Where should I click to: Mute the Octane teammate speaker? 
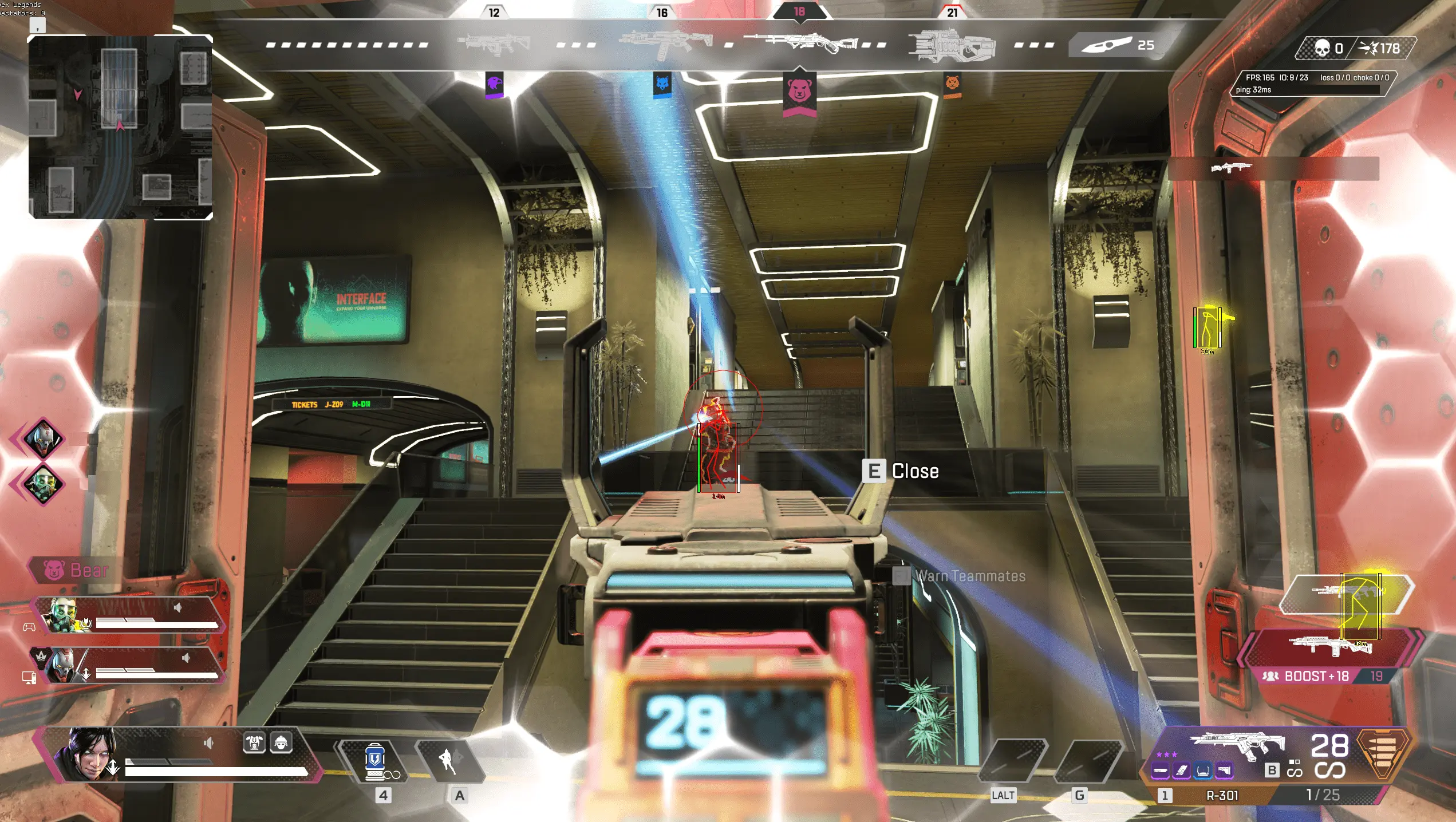point(177,607)
